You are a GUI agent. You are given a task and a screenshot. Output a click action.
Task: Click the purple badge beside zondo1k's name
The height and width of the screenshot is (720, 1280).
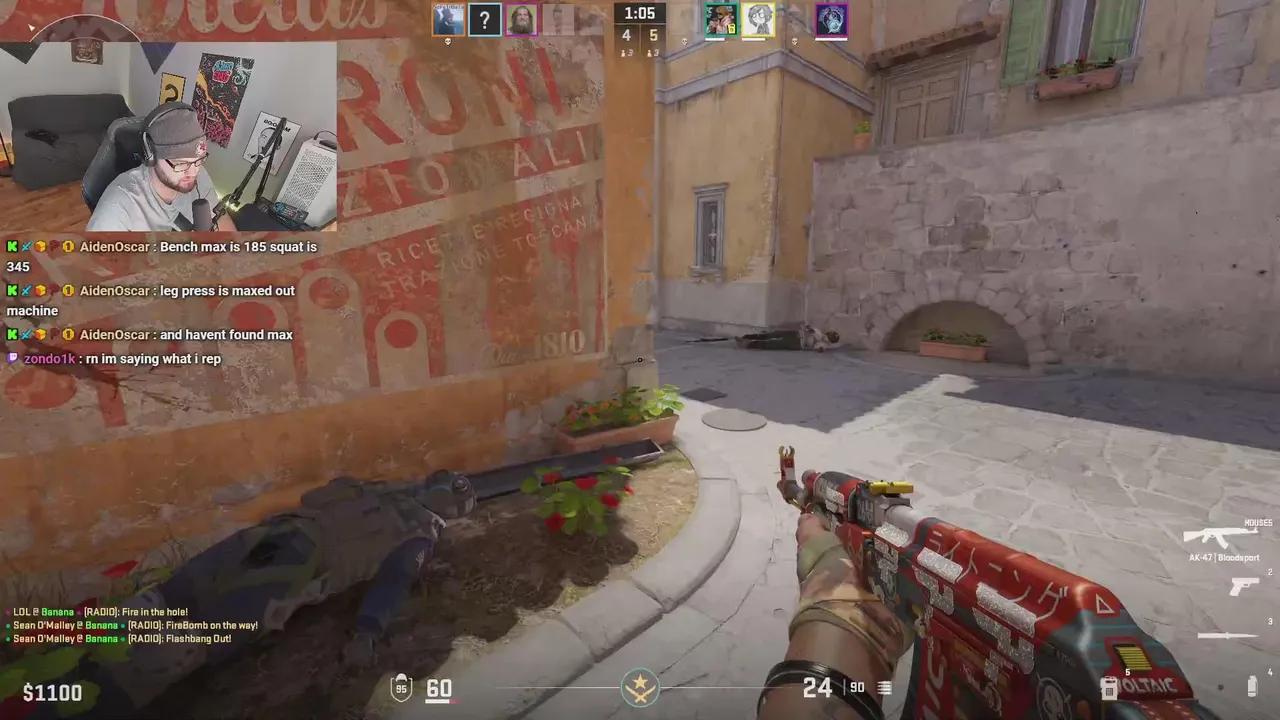pos(12,358)
